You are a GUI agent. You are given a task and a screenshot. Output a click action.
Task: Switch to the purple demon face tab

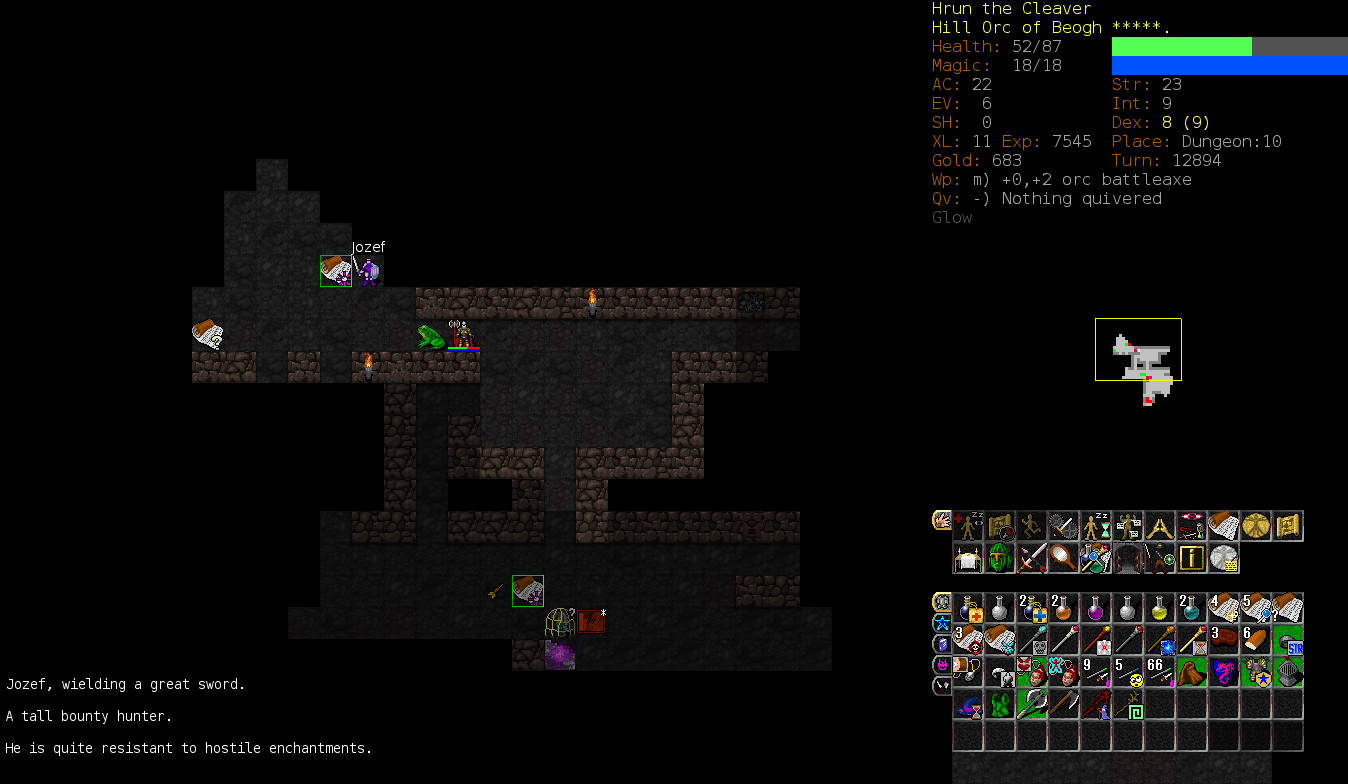point(942,664)
